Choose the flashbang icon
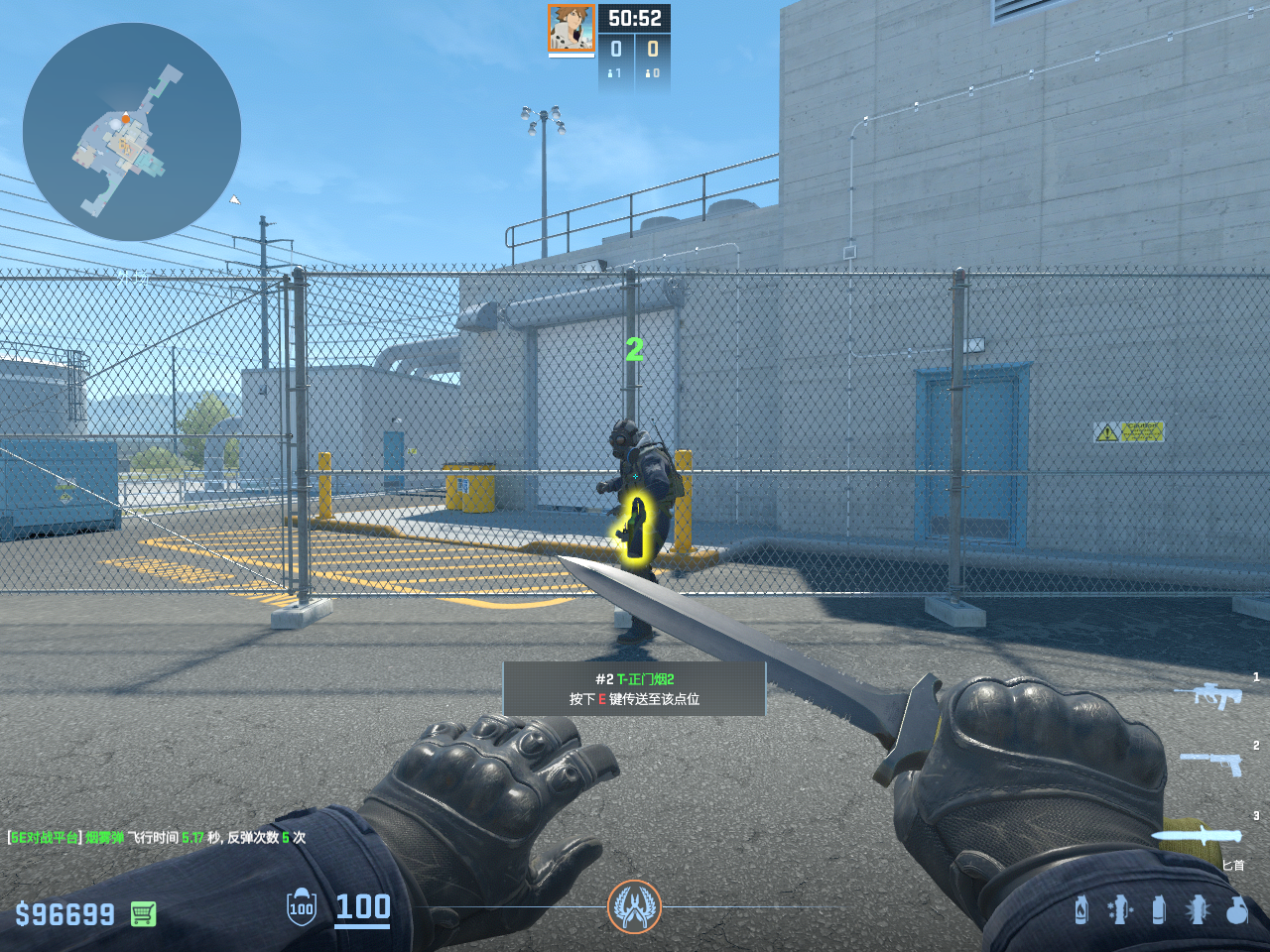Viewport: 1270px width, 952px height. 1198,909
